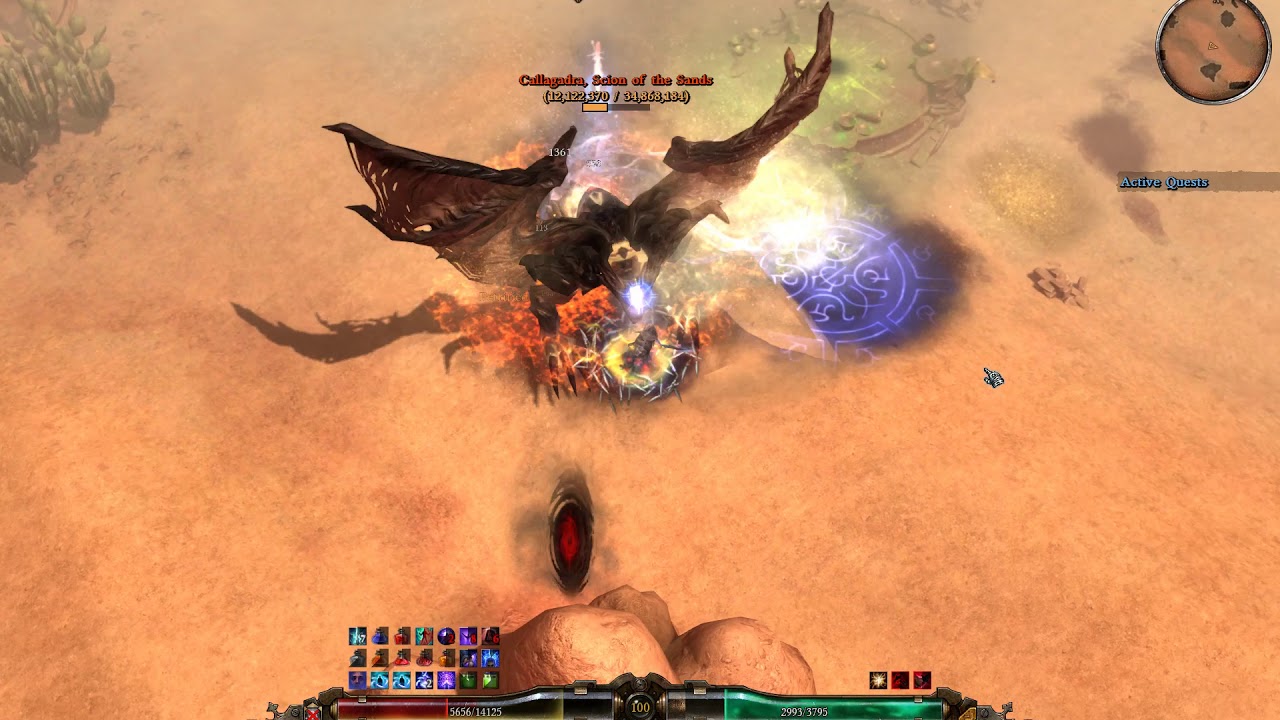Click the dark red buff showing 6
The height and width of the screenshot is (720, 1280).
coord(490,636)
